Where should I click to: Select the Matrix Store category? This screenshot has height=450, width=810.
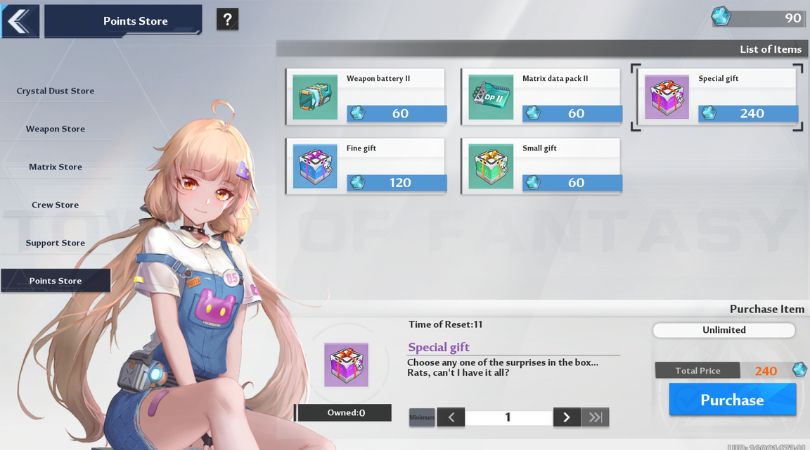[x=55, y=167]
